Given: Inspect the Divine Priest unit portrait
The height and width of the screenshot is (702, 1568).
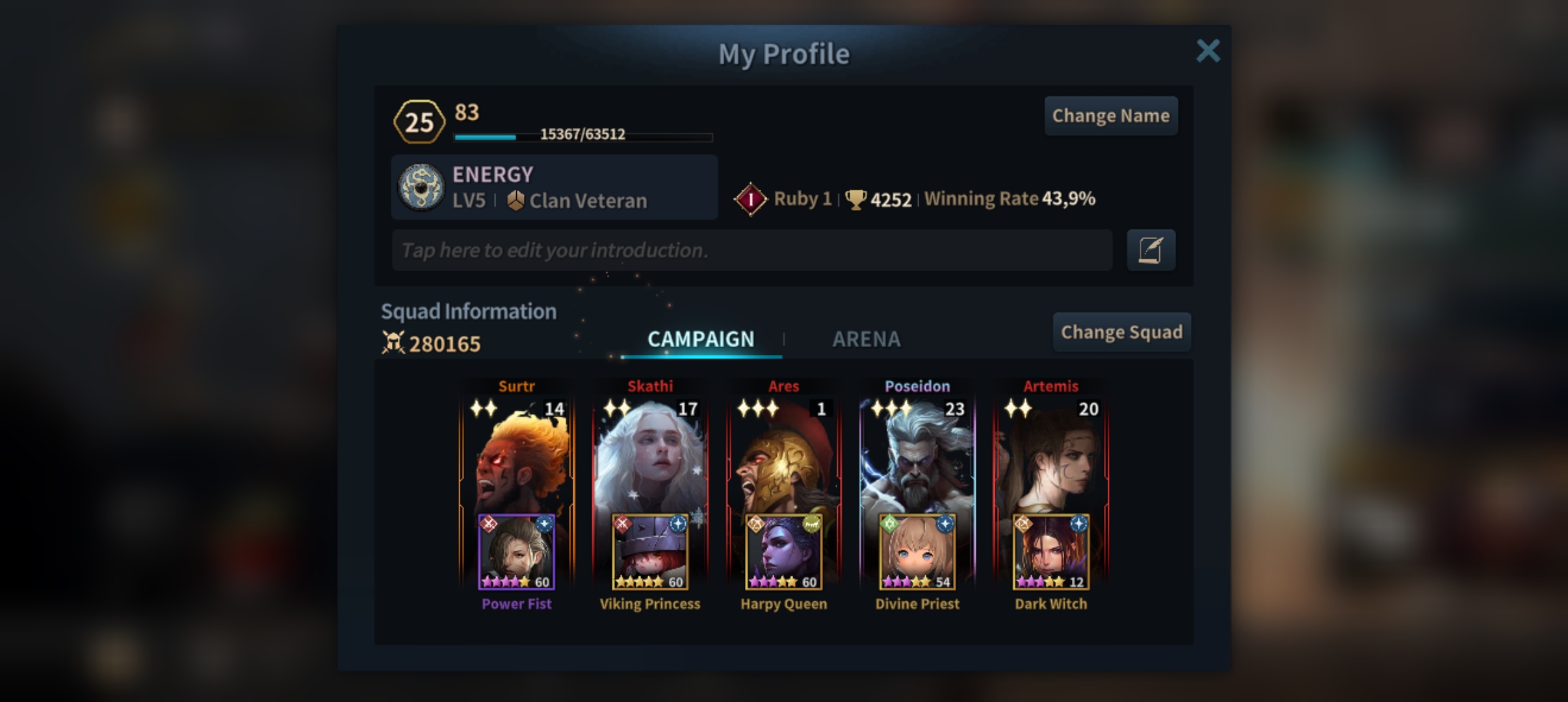Looking at the screenshot, I should tap(917, 552).
